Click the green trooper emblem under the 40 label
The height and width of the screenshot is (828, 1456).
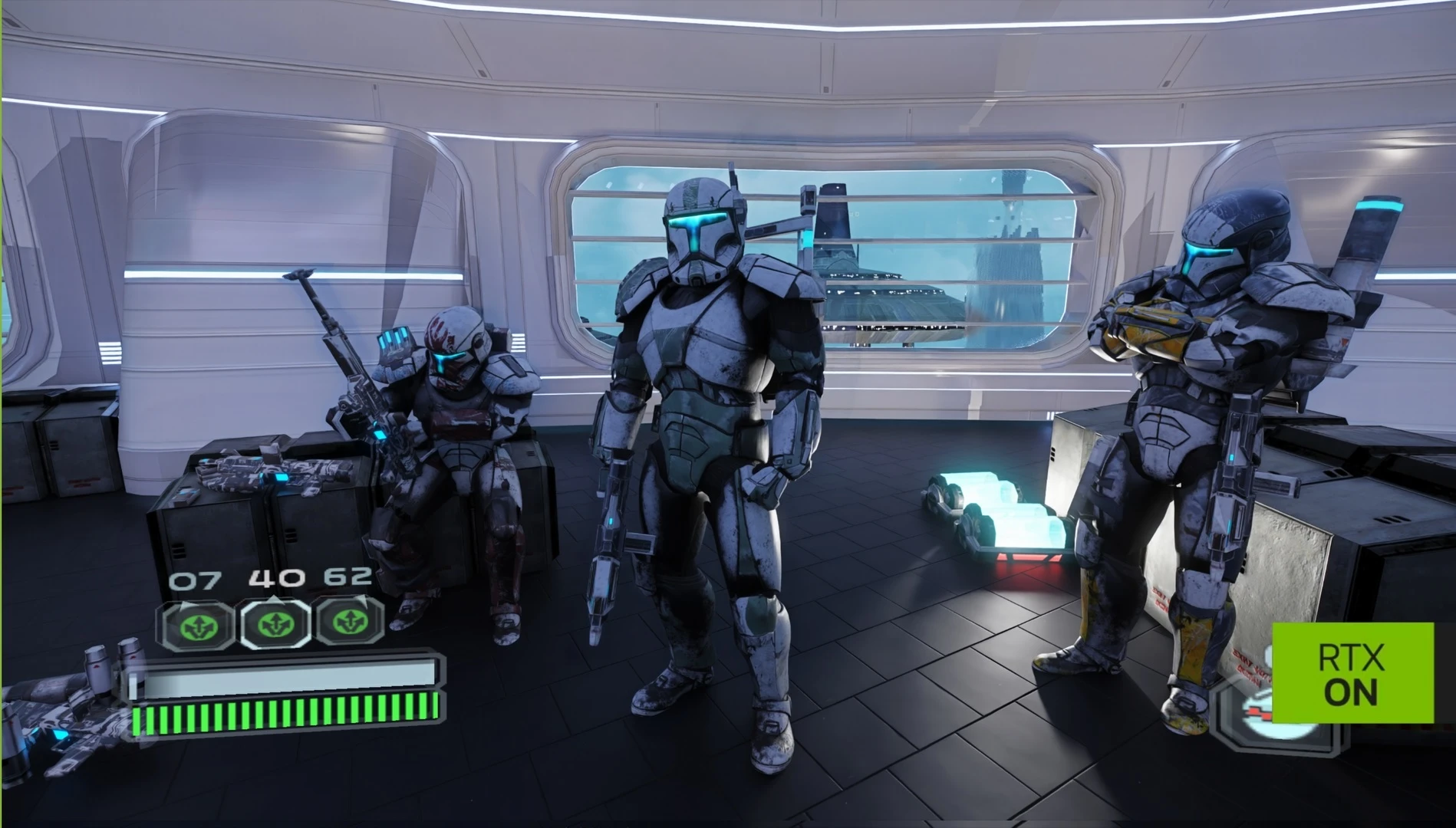(x=278, y=625)
